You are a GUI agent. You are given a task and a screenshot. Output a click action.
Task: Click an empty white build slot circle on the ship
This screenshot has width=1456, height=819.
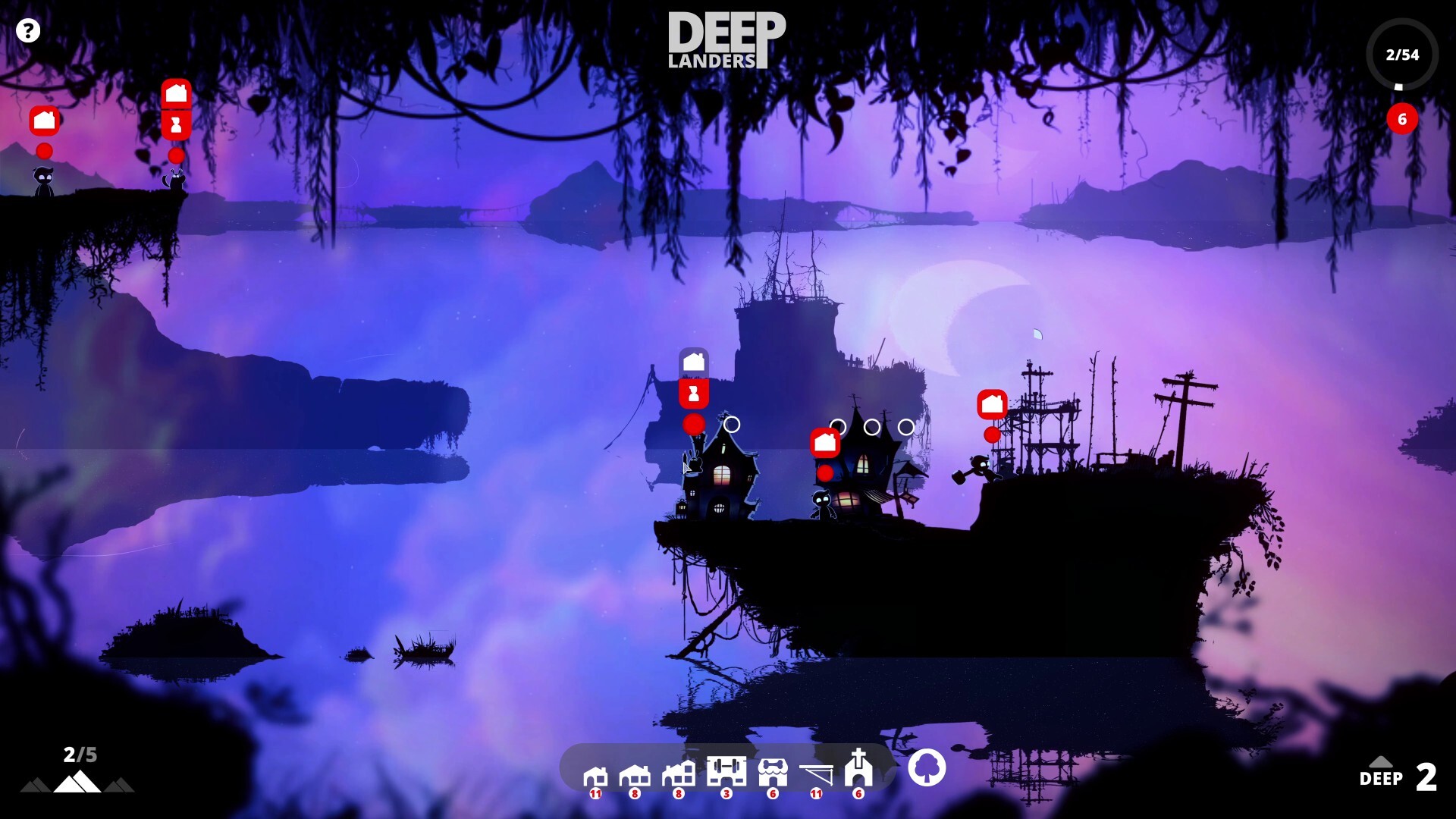[732, 425]
